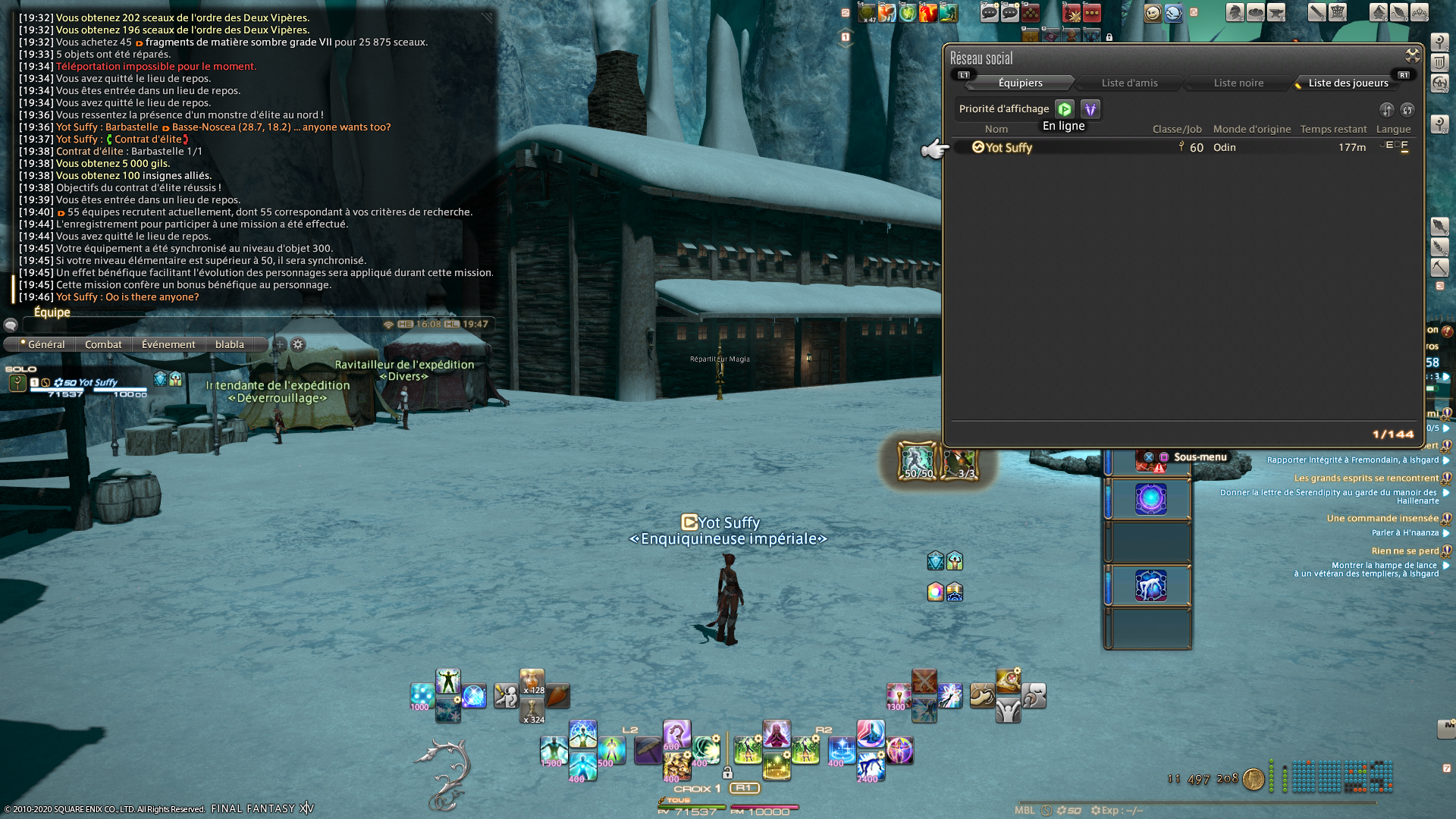Open the Liste d'amis tab
This screenshot has width=1456, height=819.
pos(1129,83)
